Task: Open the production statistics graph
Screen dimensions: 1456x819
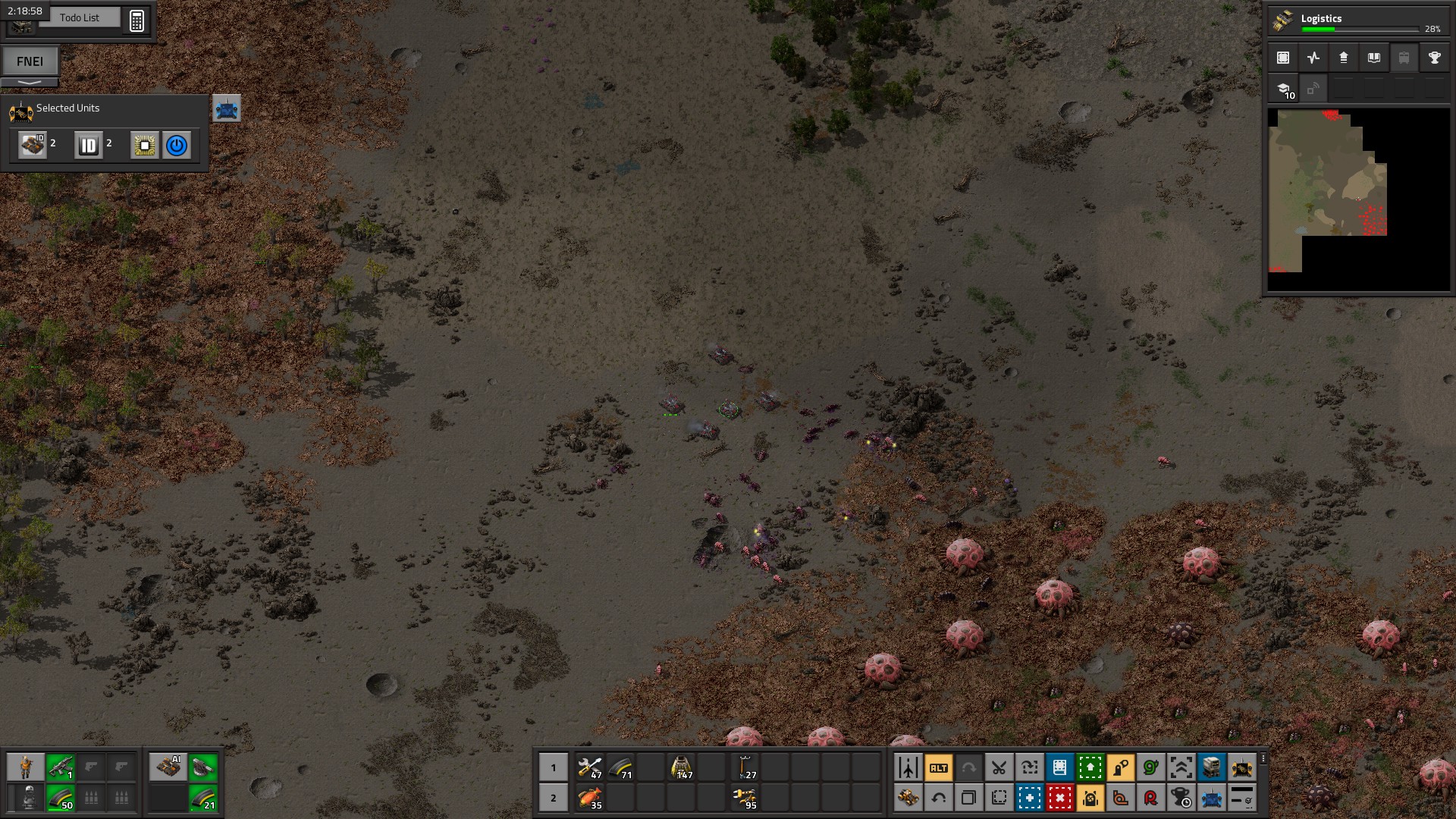Action: (x=1313, y=58)
